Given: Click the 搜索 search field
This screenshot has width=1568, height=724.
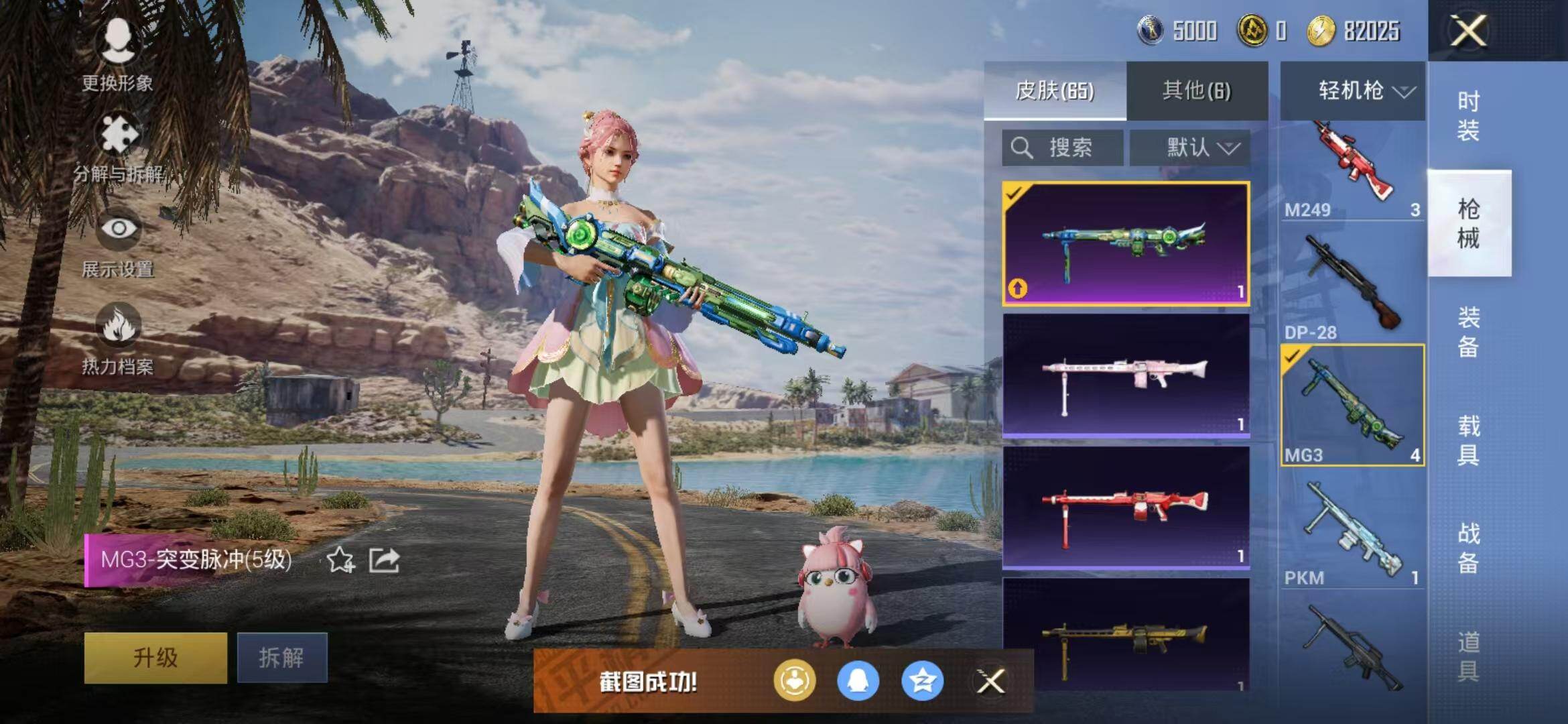Looking at the screenshot, I should [x=1063, y=147].
